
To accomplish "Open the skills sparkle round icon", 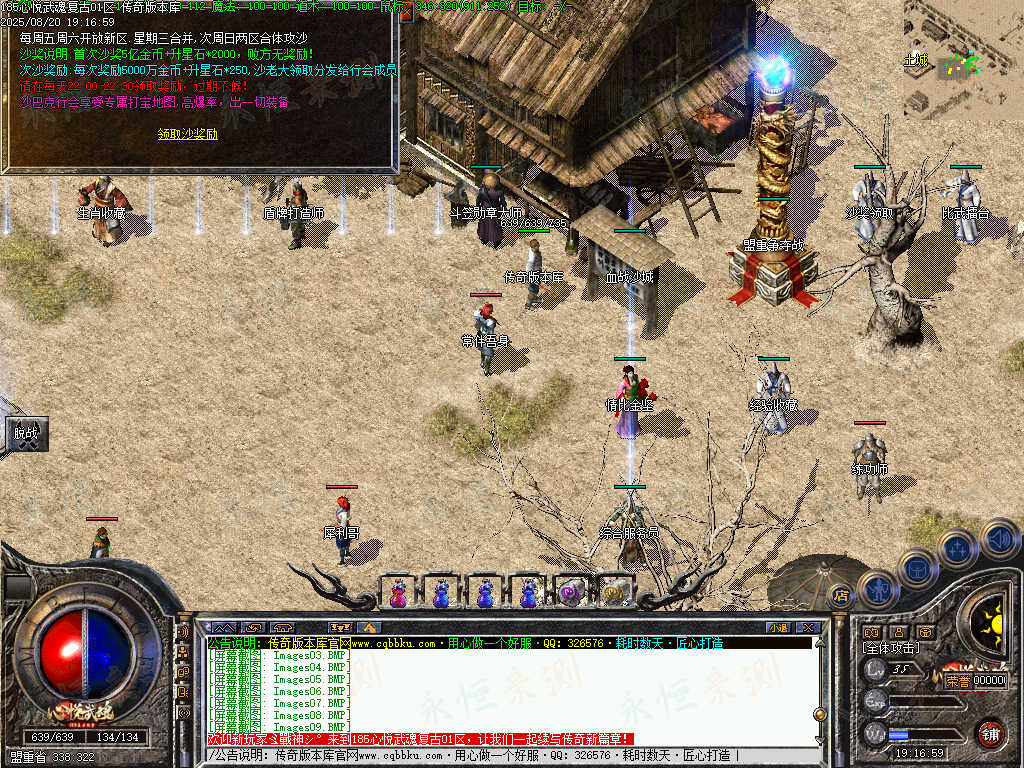I will tap(957, 549).
